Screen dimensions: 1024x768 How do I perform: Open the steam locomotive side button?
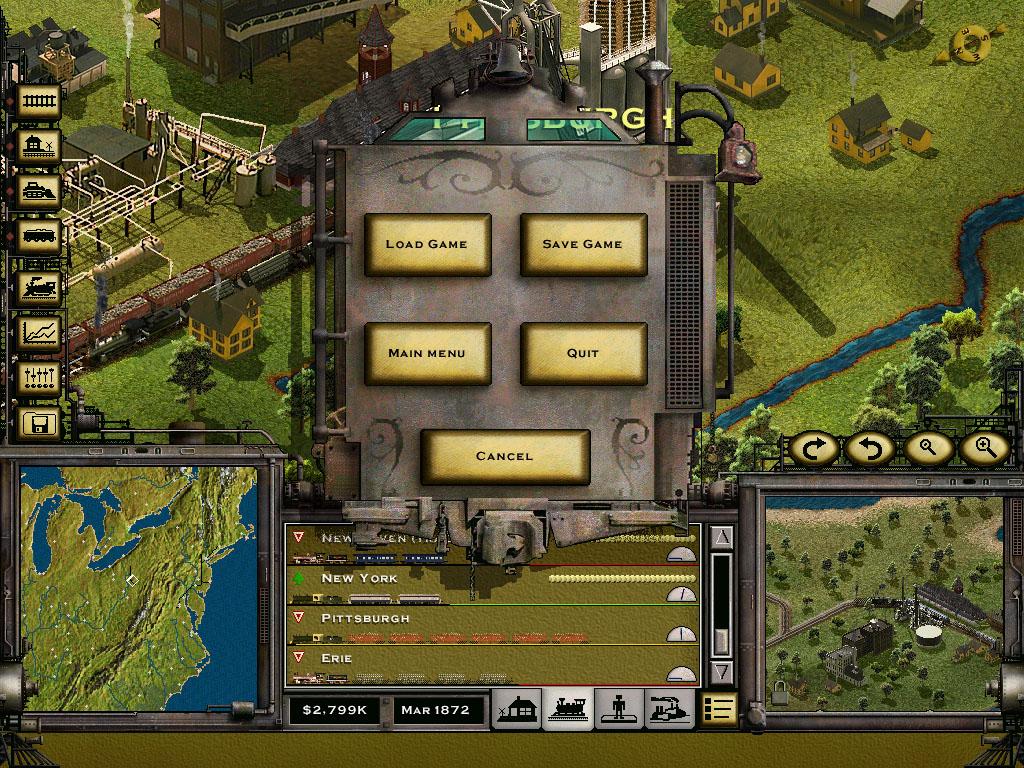coord(41,286)
